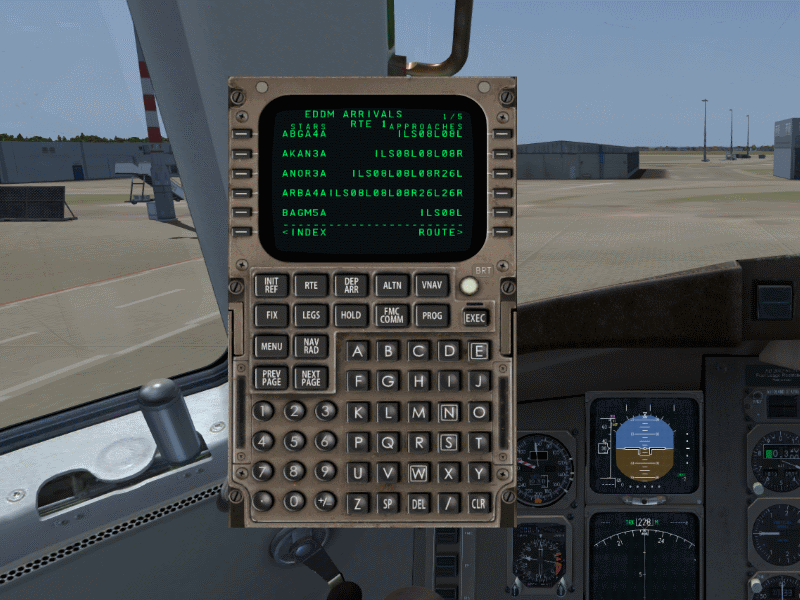
Task: Go back with PREV PAGE key
Action: point(271,378)
